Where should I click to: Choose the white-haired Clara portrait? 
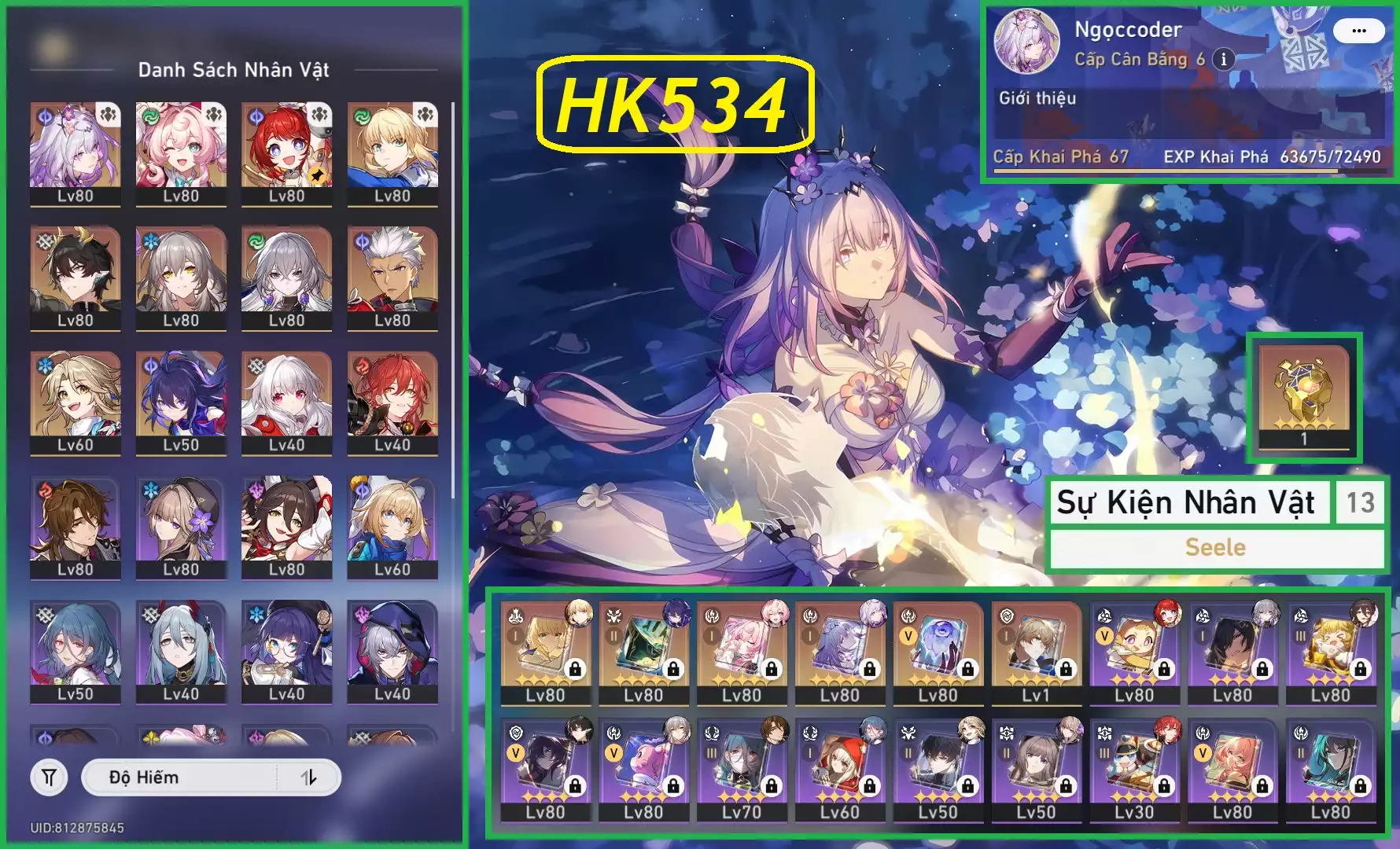(286, 401)
